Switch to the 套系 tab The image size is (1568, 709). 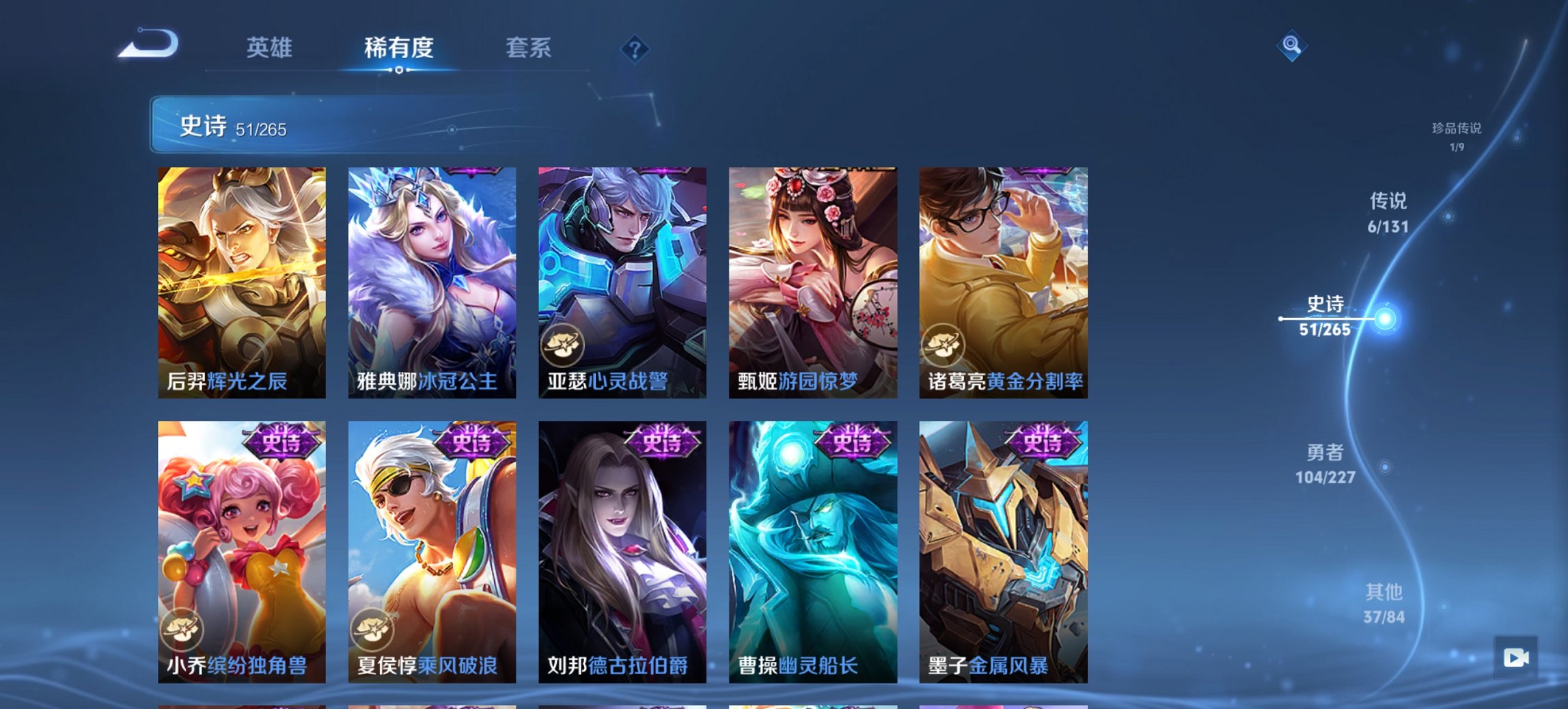529,48
